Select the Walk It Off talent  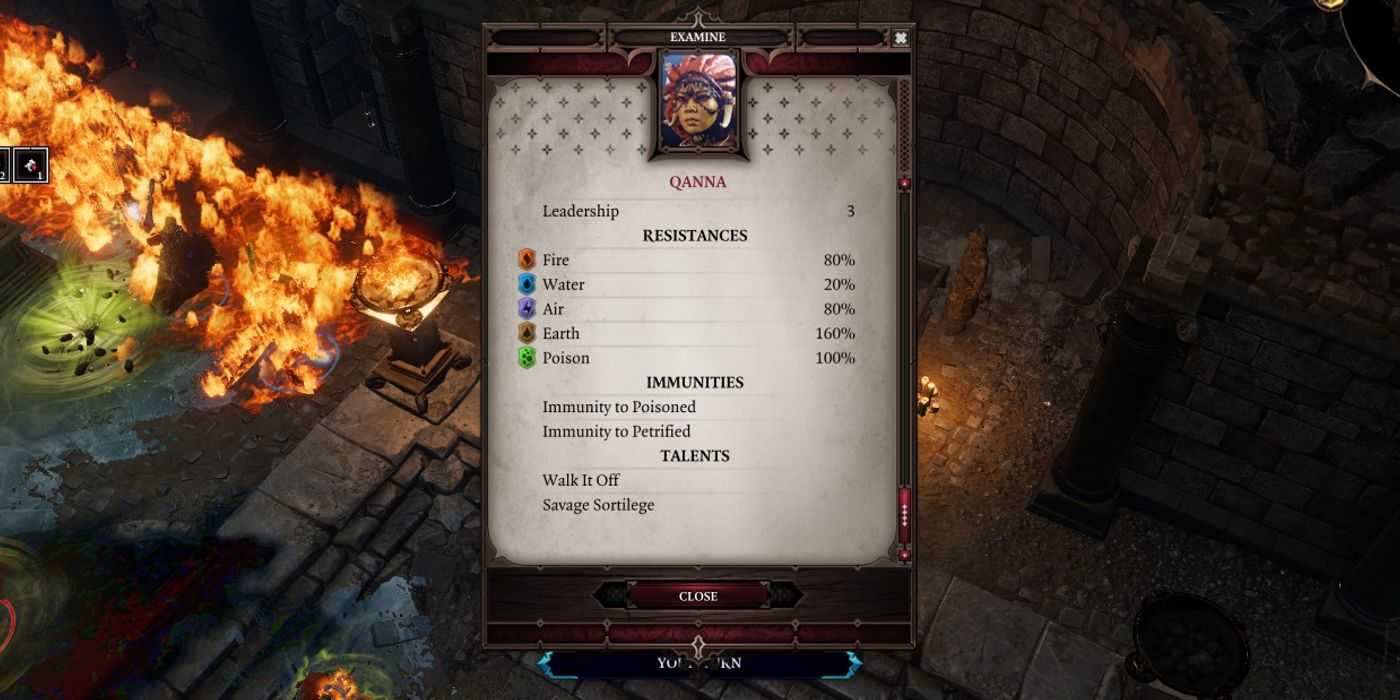pos(581,481)
